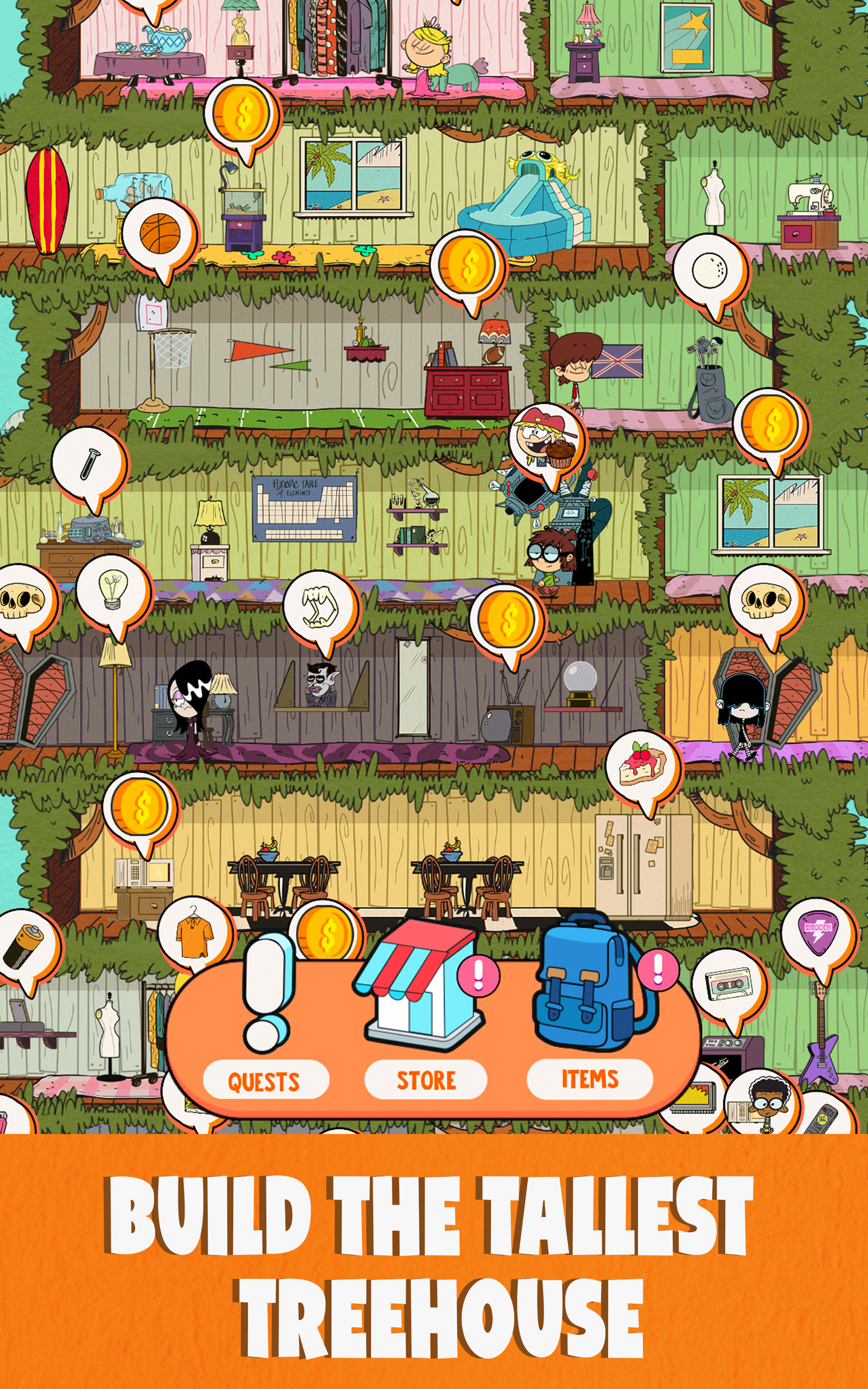Select the battery bubble
Viewport: 868px width, 1389px height.
click(23, 946)
